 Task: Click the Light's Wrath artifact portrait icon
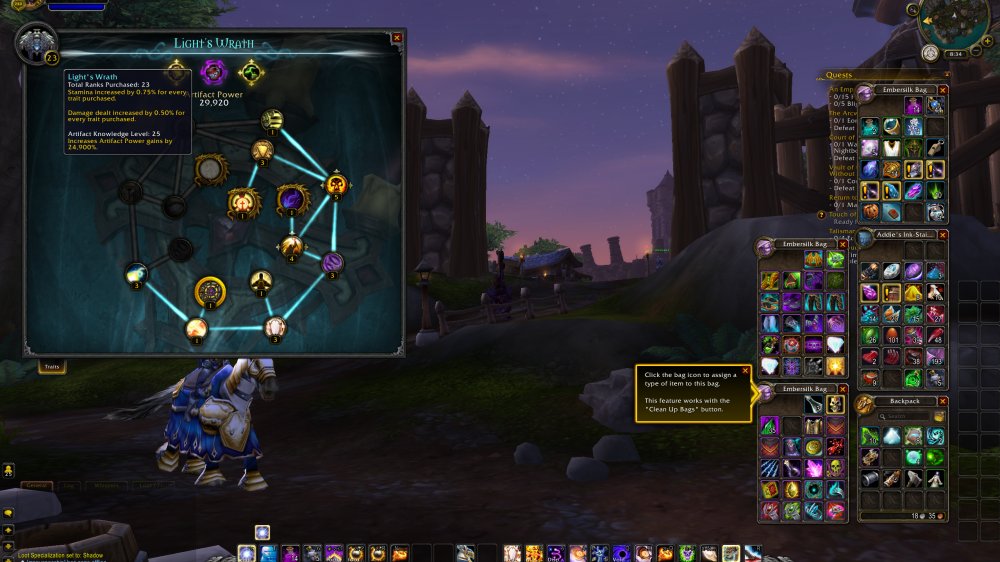(x=35, y=43)
